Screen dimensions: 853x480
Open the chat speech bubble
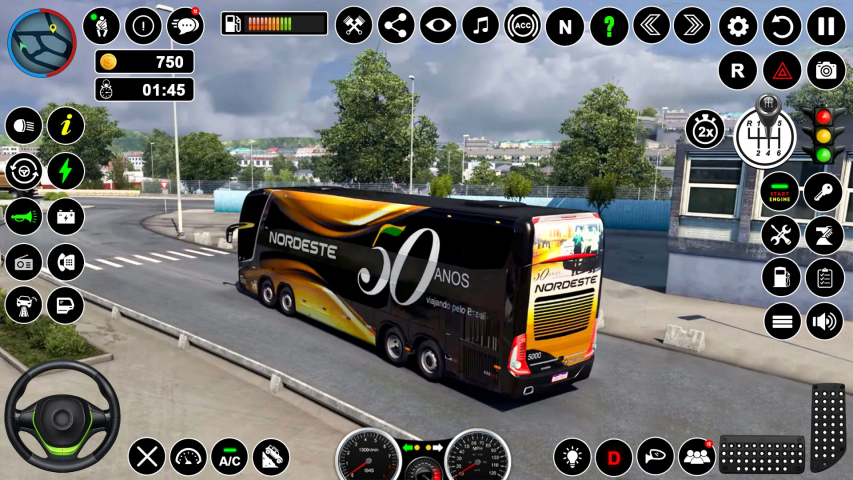pyautogui.click(x=186, y=26)
